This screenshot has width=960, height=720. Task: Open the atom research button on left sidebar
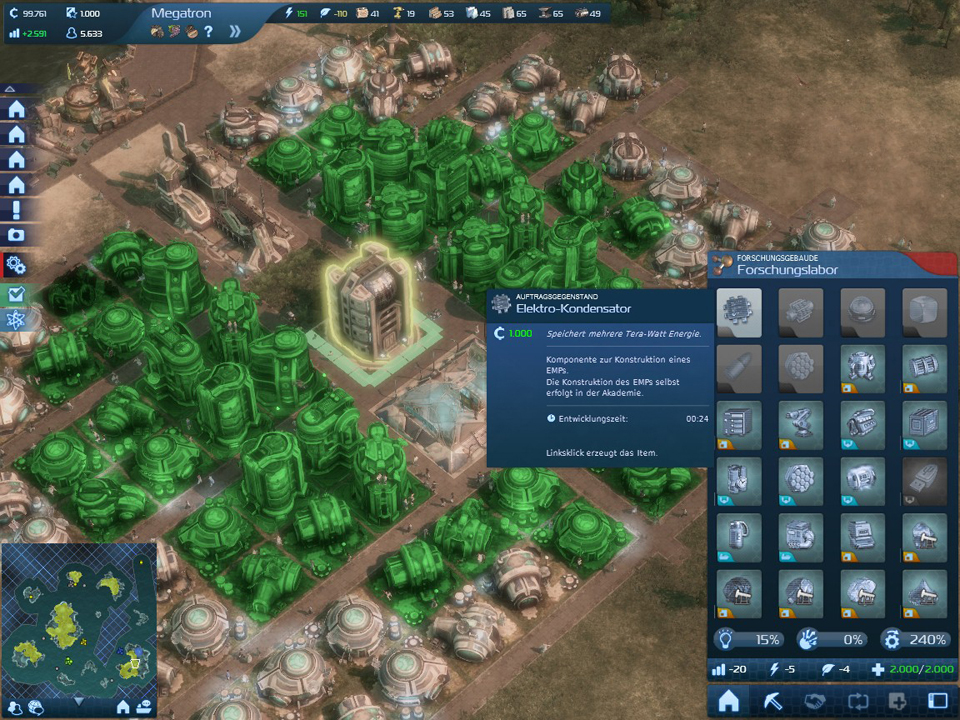coord(16,320)
